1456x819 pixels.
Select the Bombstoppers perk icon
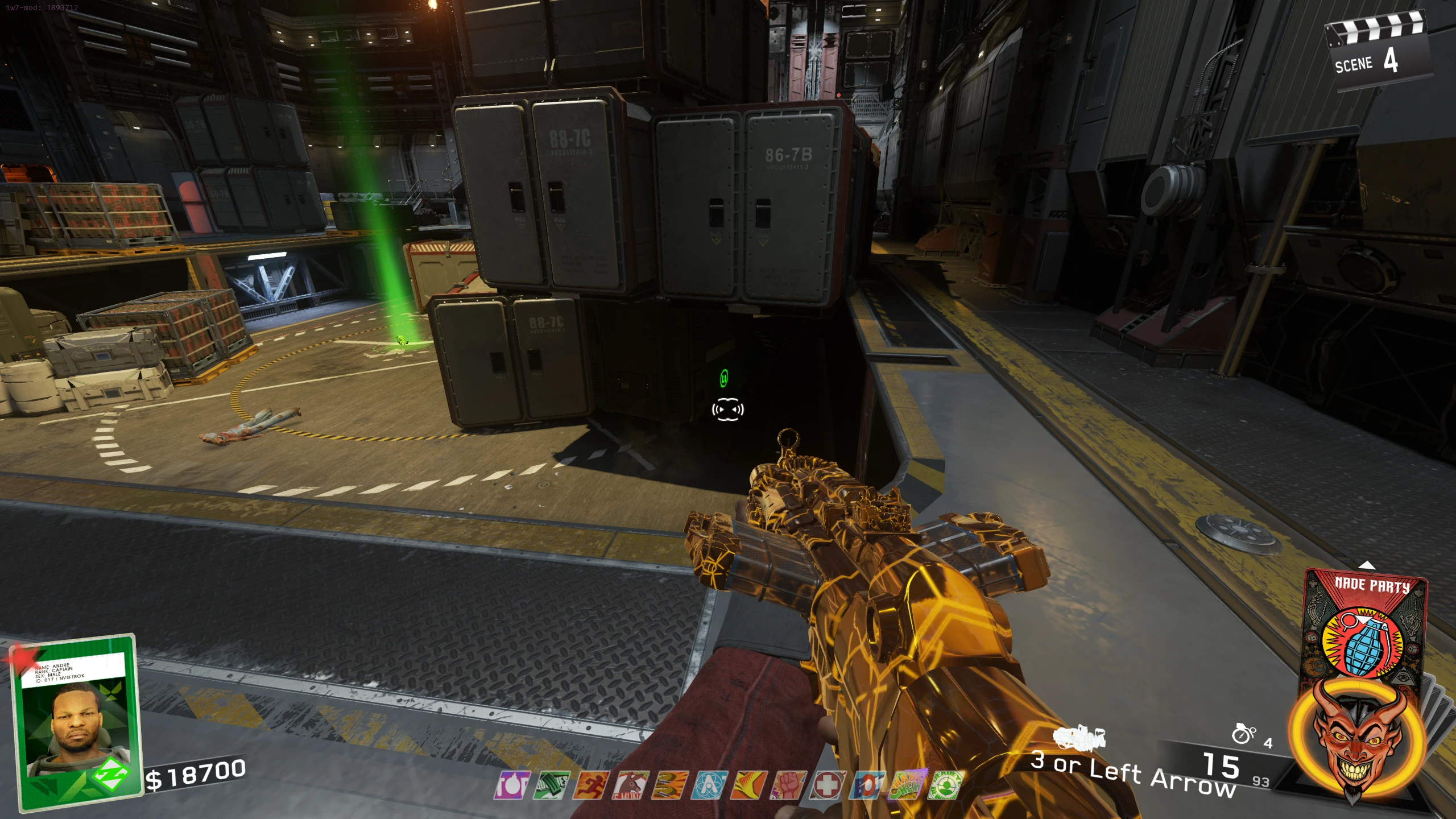click(x=512, y=786)
